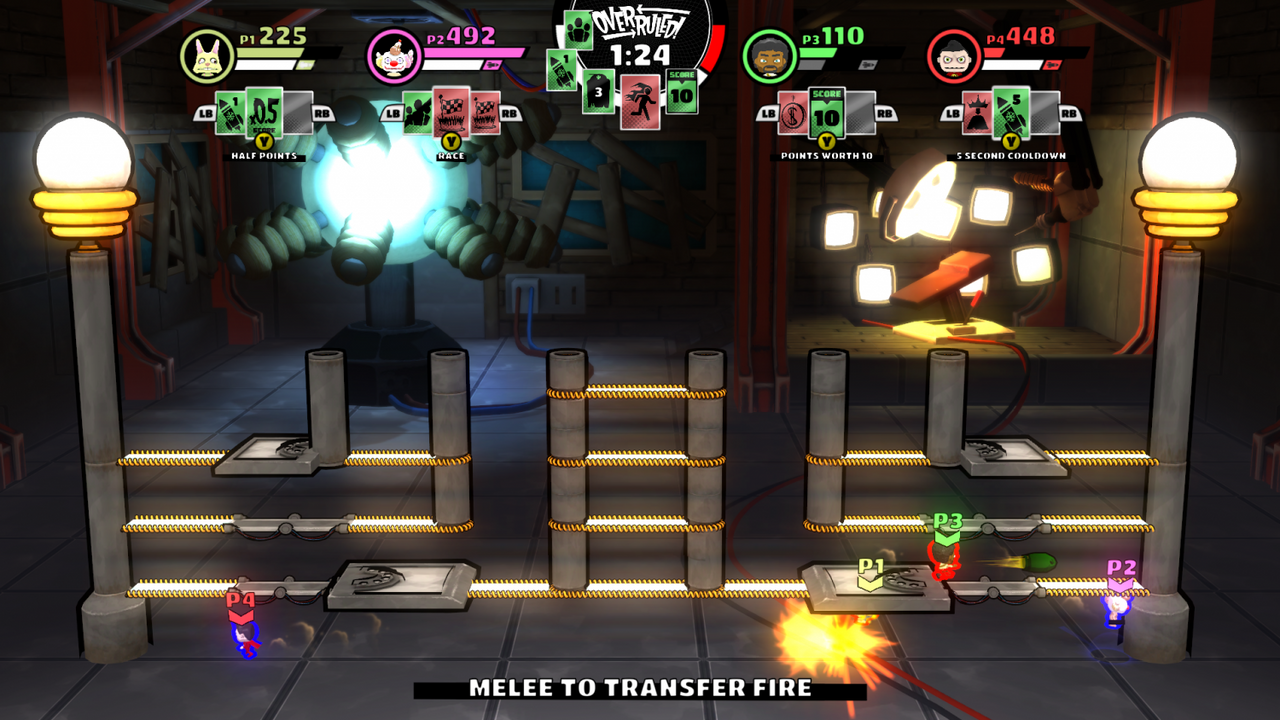The height and width of the screenshot is (720, 1280).
Task: Select the dollar sign card under P3
Action: tap(793, 112)
